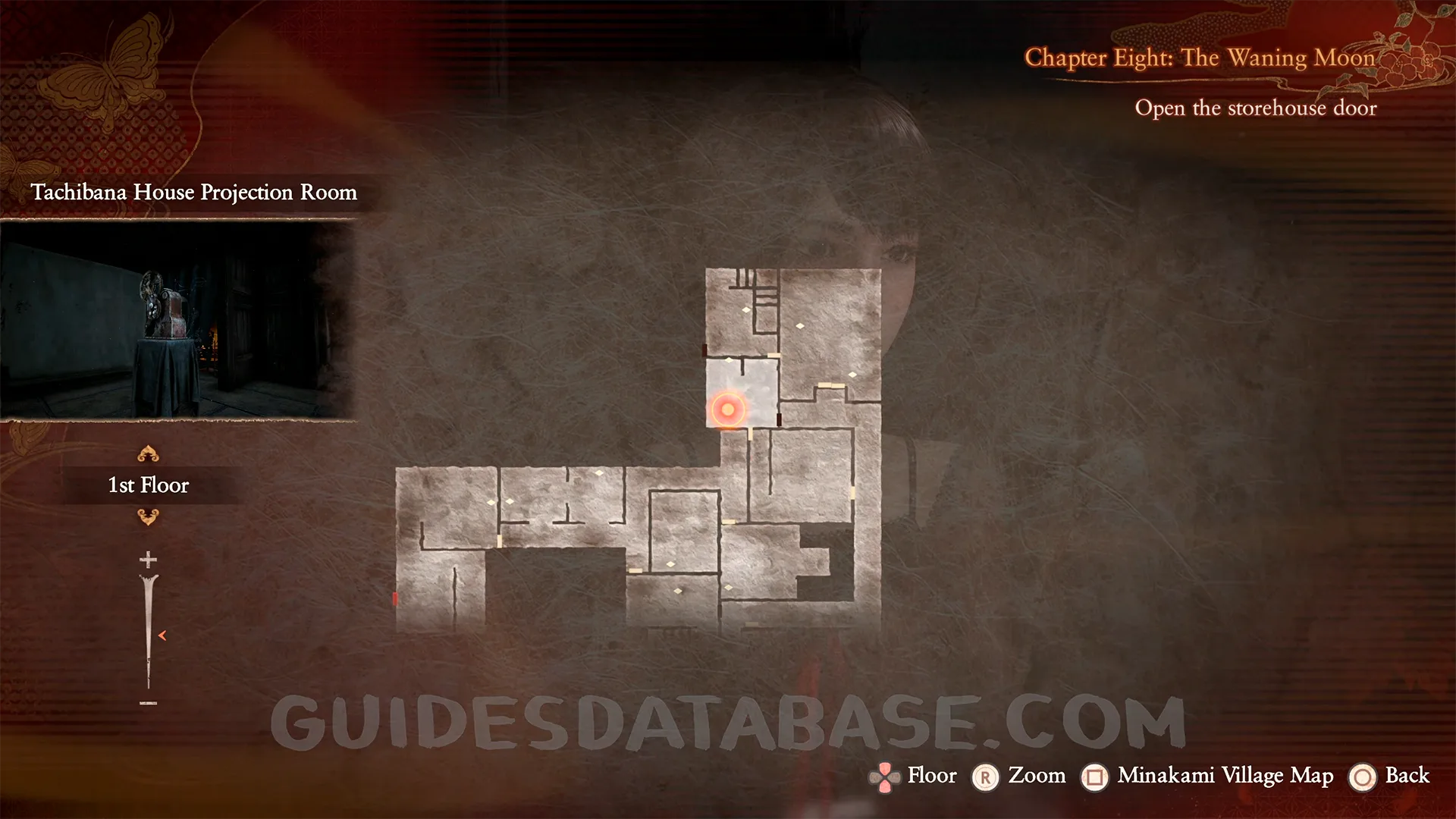
Task: Zoom in with the plus sign
Action: pos(148,560)
